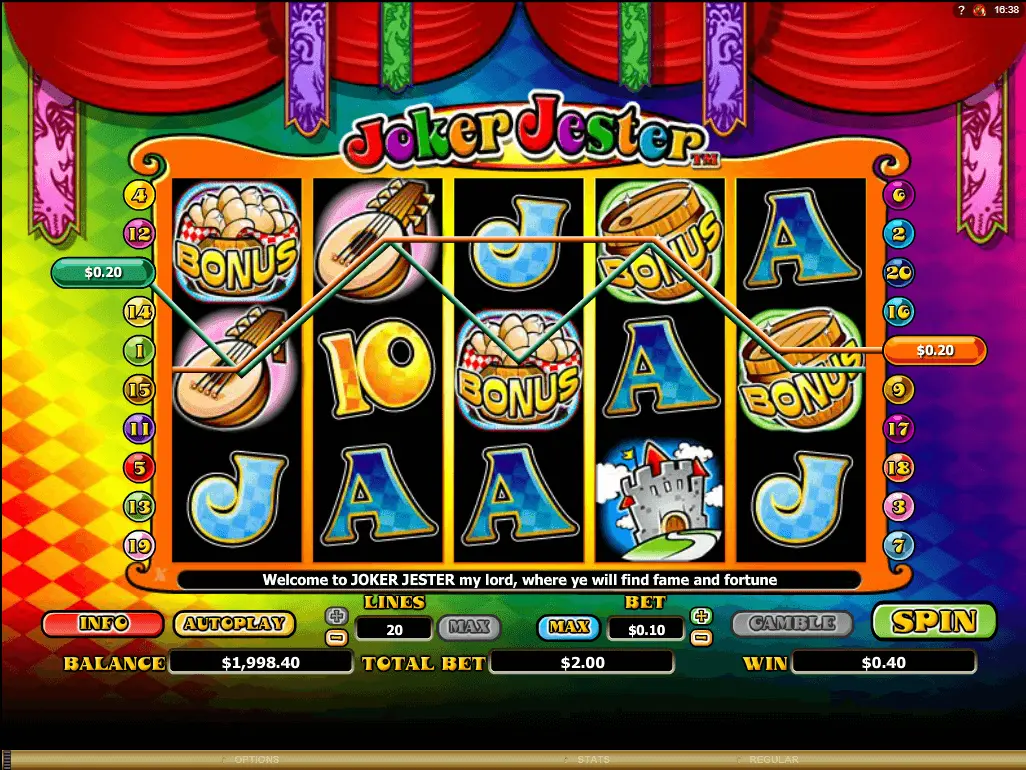Toggle the sound icon beside the clock
The image size is (1026, 770).
coord(979,9)
